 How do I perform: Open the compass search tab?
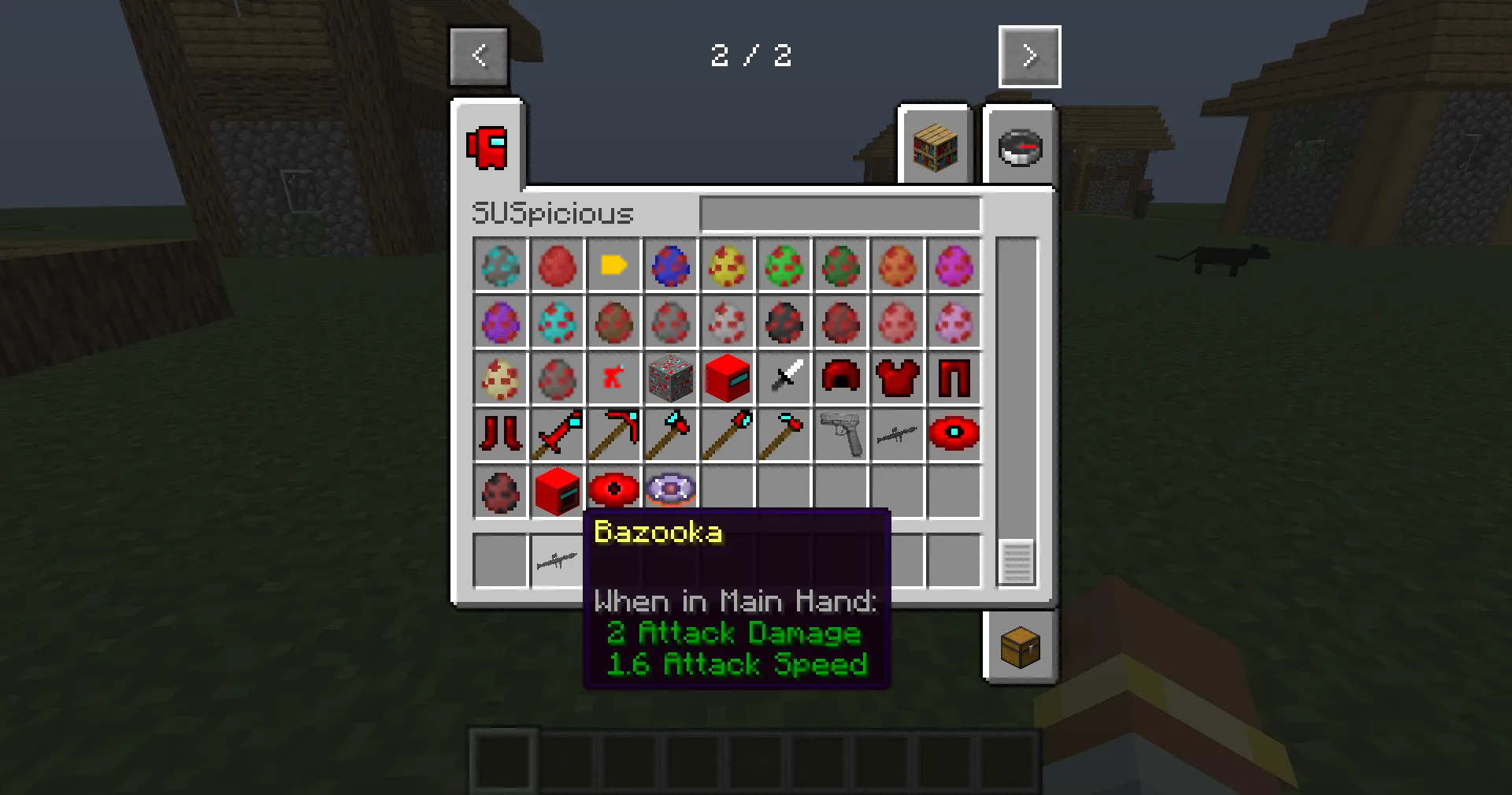[x=1020, y=147]
